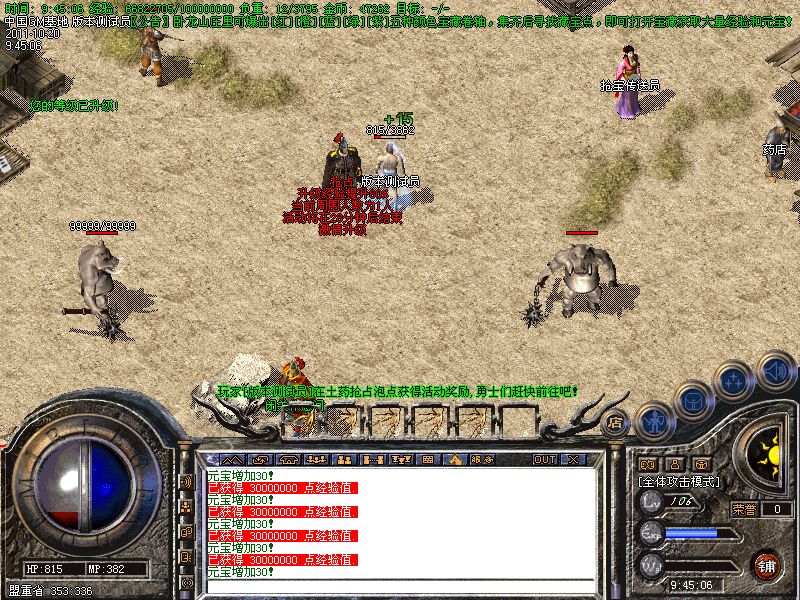Open the skills sparkle round button
The height and width of the screenshot is (600, 800).
[736, 381]
